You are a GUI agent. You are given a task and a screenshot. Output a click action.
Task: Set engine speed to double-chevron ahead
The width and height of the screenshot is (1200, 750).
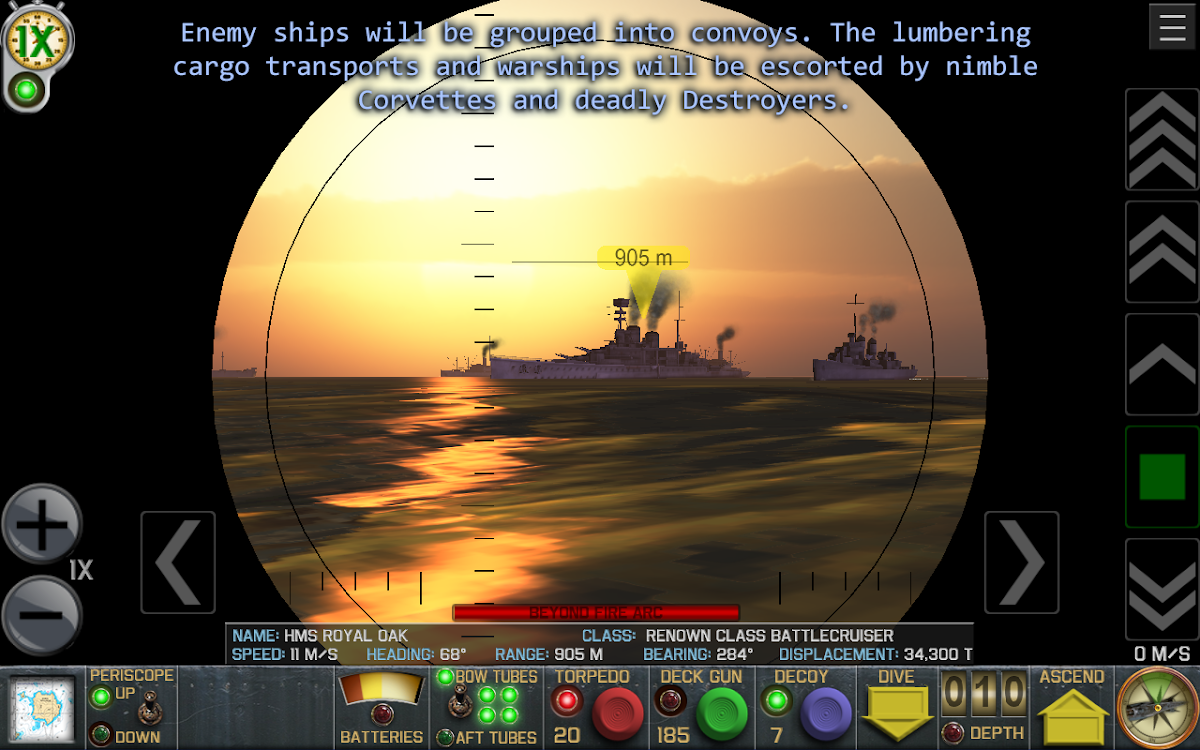(x=1162, y=251)
